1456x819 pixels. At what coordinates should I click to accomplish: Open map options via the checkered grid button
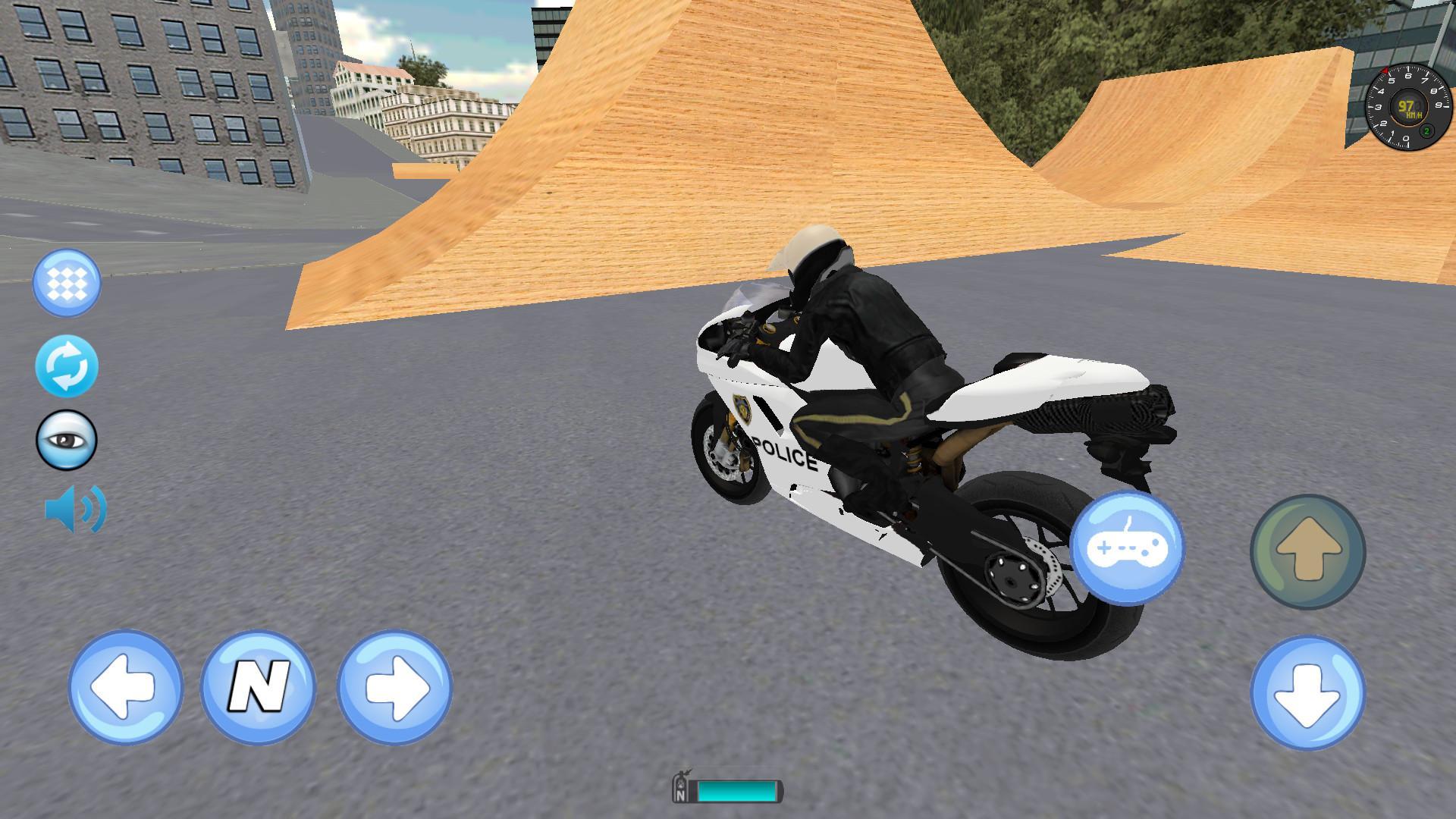67,282
